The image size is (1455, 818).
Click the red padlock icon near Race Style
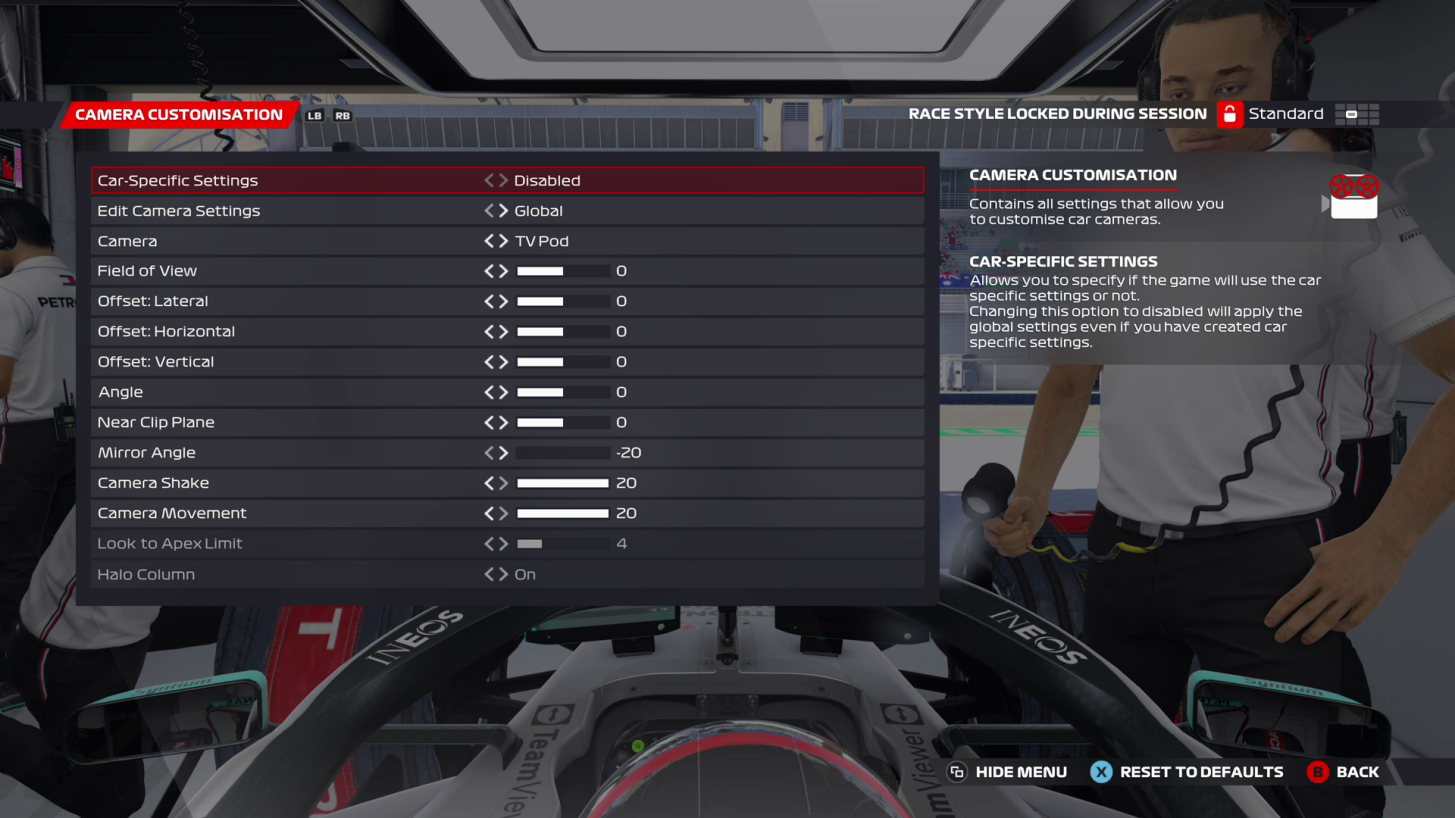(1229, 113)
